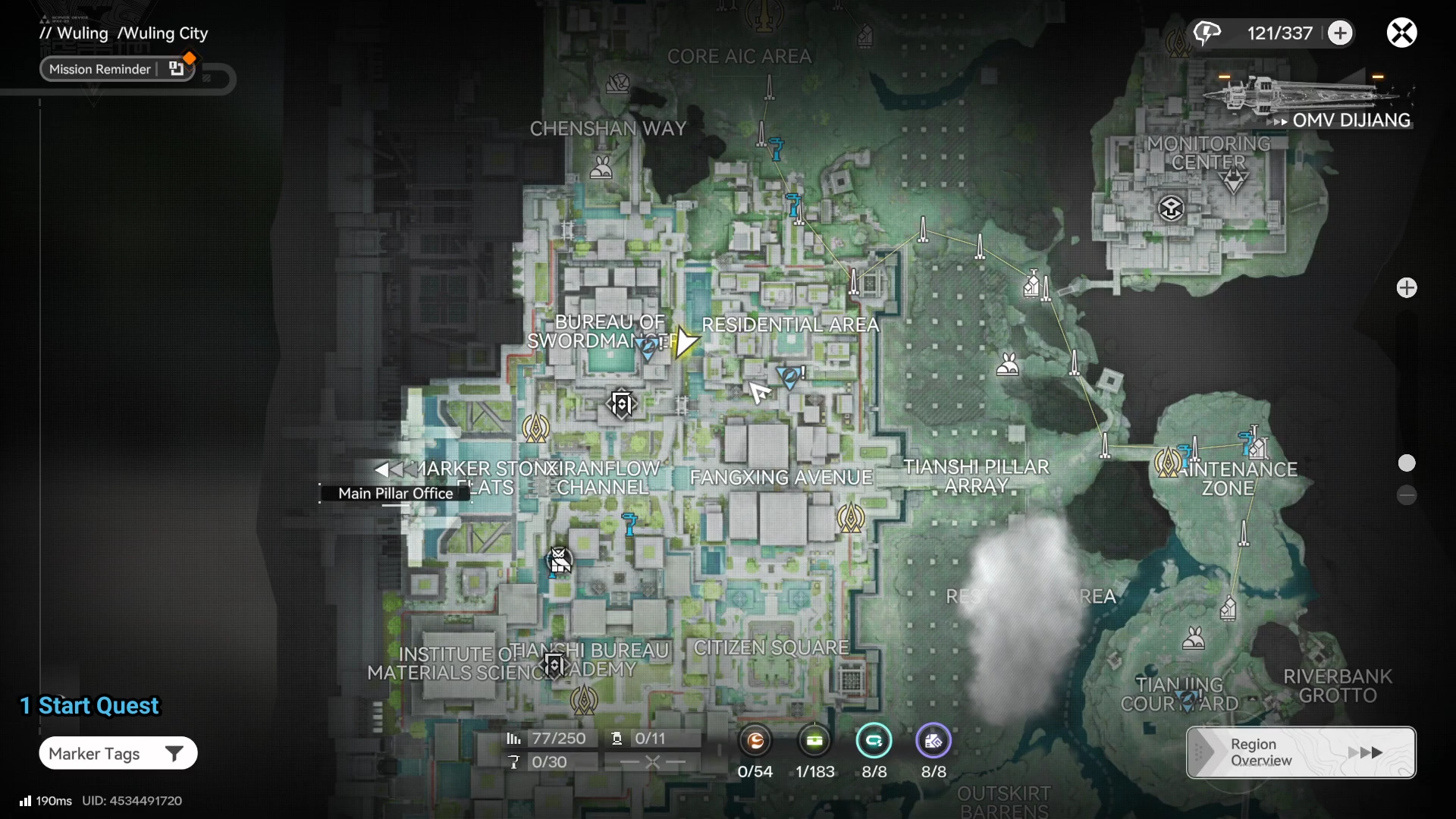Select the Tianjing Courtyard map marker
The image size is (1456, 819).
coord(1186,699)
